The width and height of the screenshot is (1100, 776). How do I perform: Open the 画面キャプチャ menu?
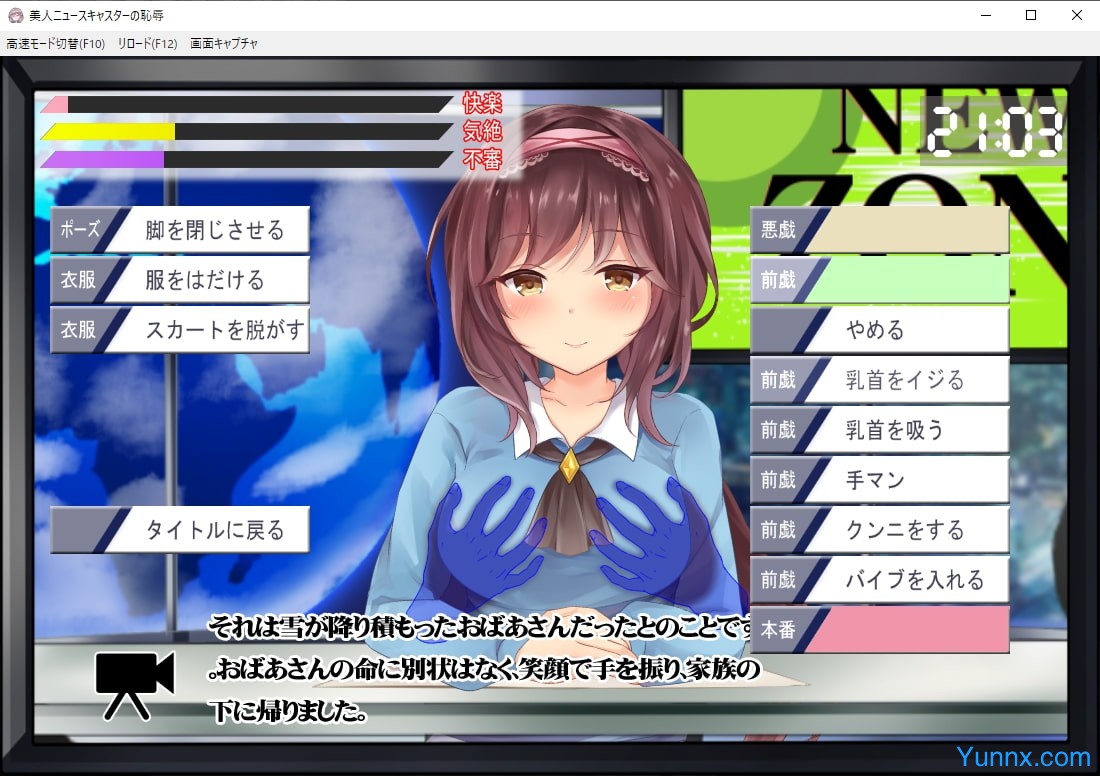point(224,44)
